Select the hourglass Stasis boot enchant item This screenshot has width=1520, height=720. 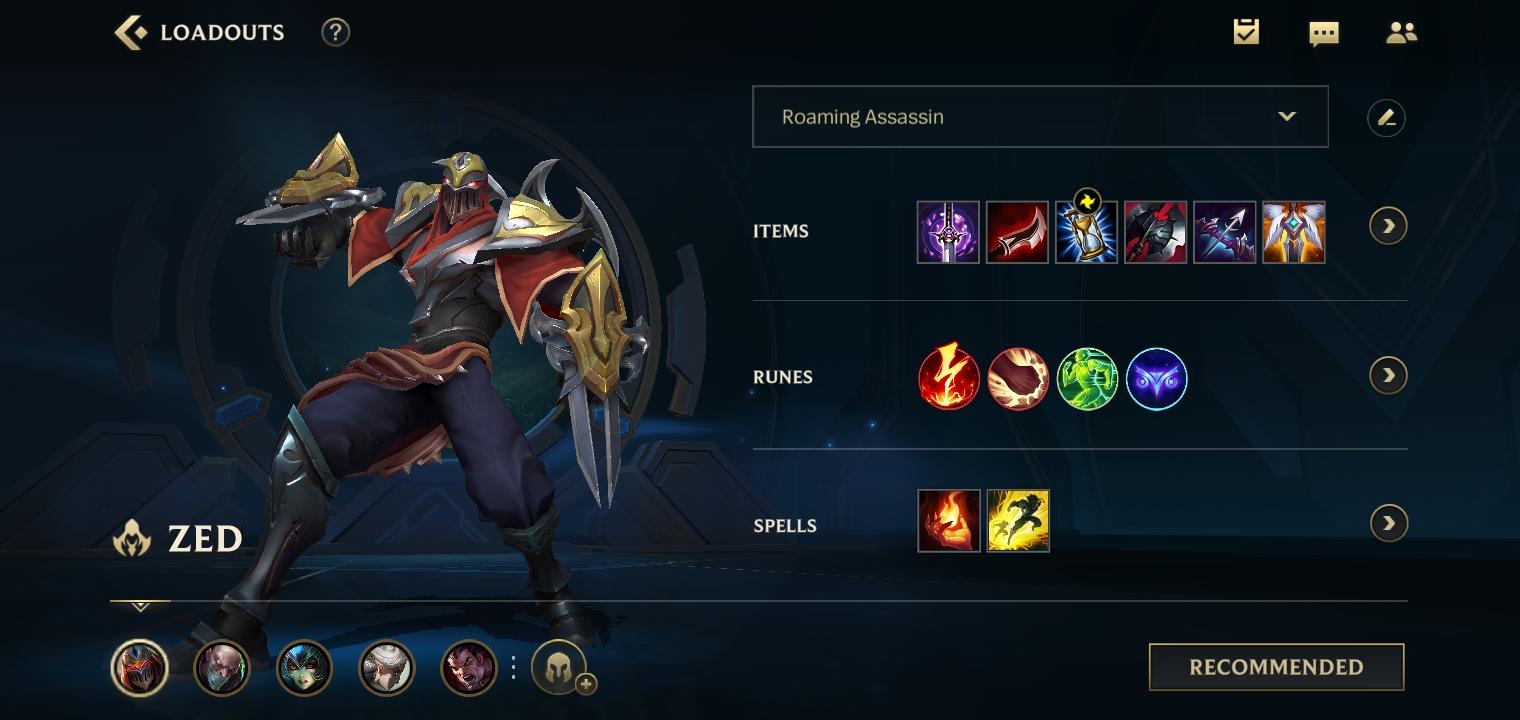pos(1086,232)
